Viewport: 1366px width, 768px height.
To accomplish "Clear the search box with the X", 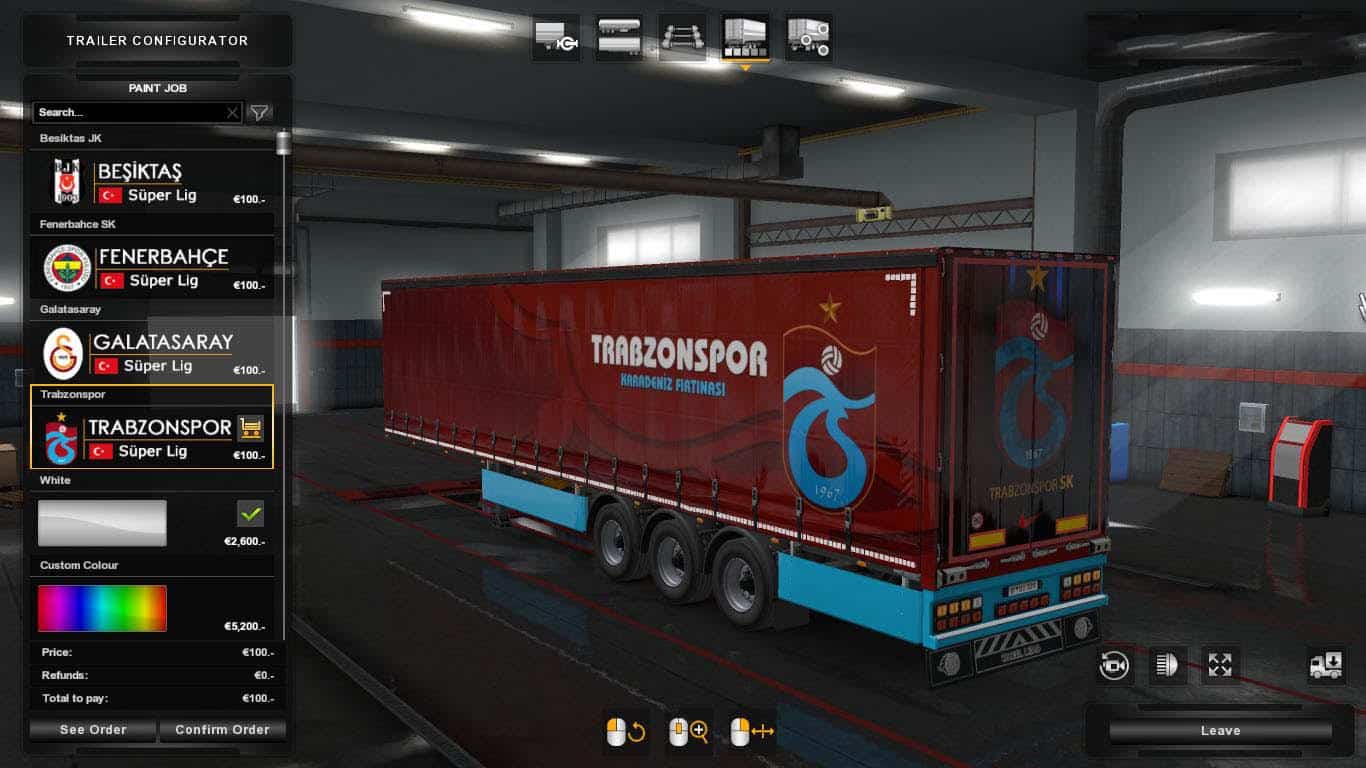I will (x=233, y=113).
